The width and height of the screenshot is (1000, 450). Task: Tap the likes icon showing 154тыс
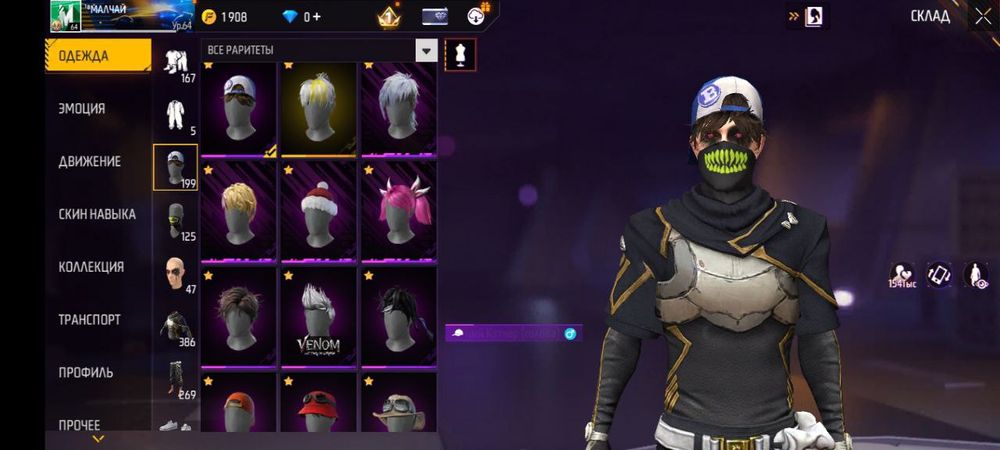(903, 274)
